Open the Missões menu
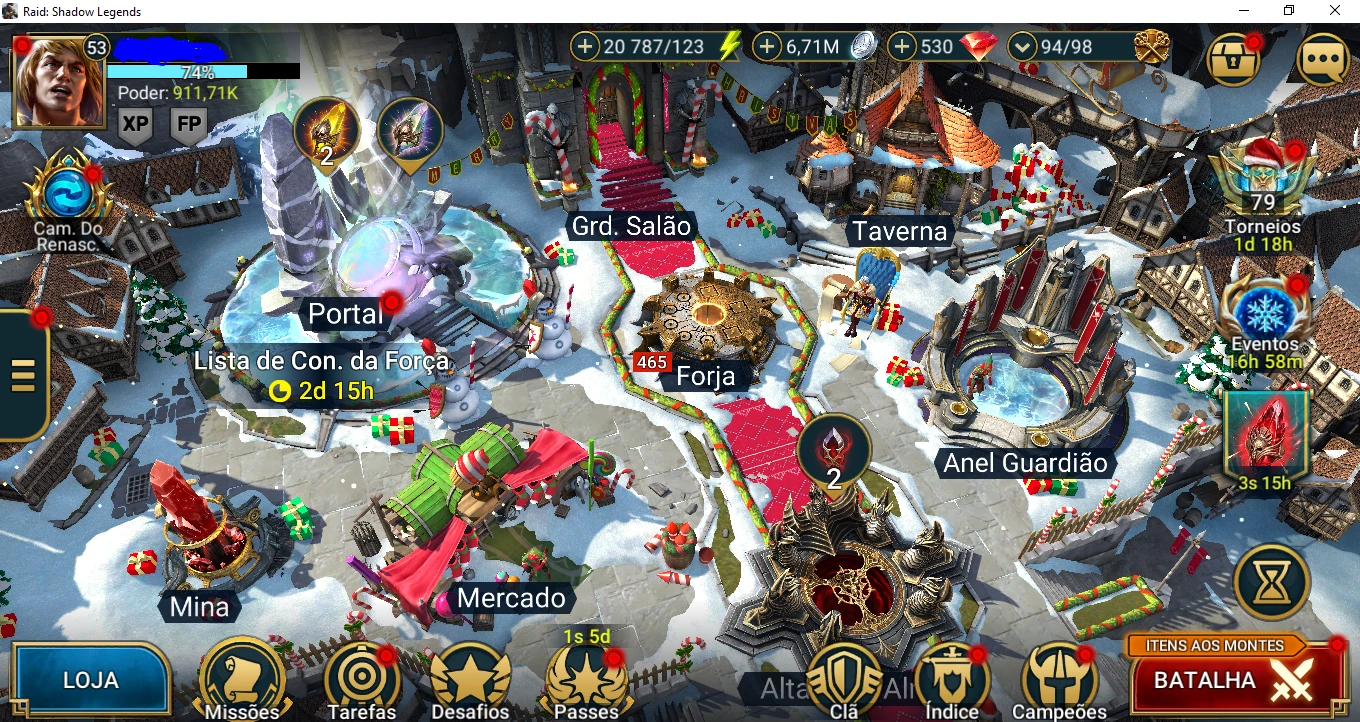Image resolution: width=1360 pixels, height=722 pixels. [242, 679]
